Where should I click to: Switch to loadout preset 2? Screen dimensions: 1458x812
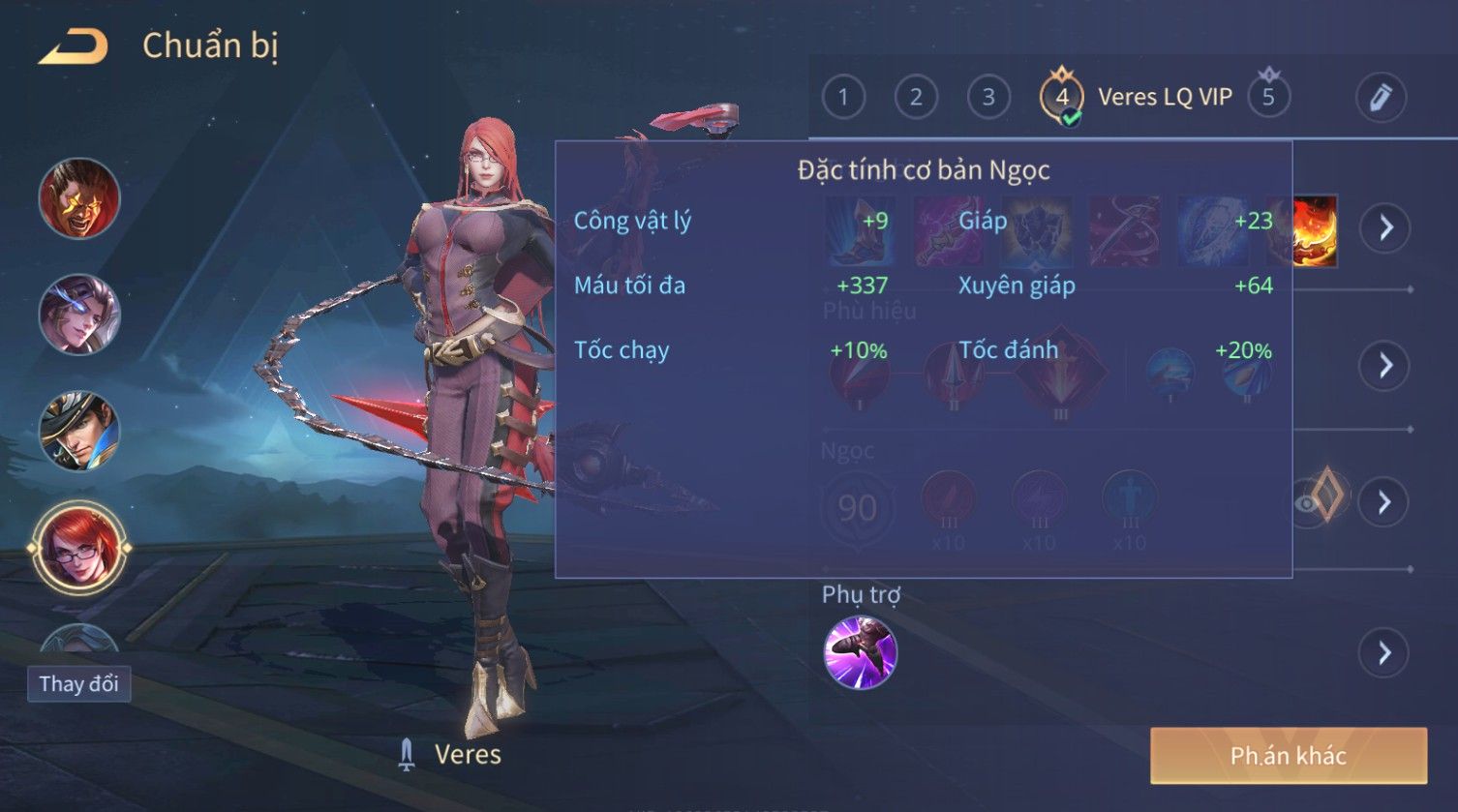pos(915,97)
